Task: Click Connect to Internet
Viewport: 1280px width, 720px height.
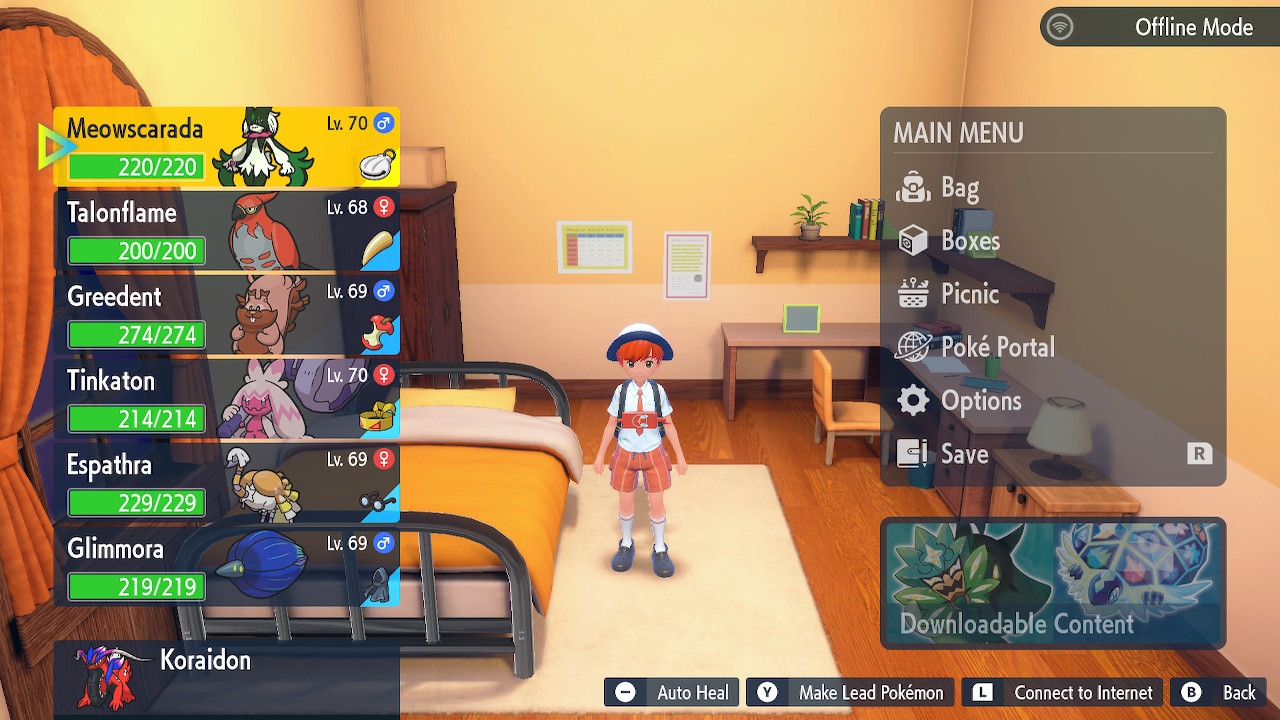Action: 1063,693
